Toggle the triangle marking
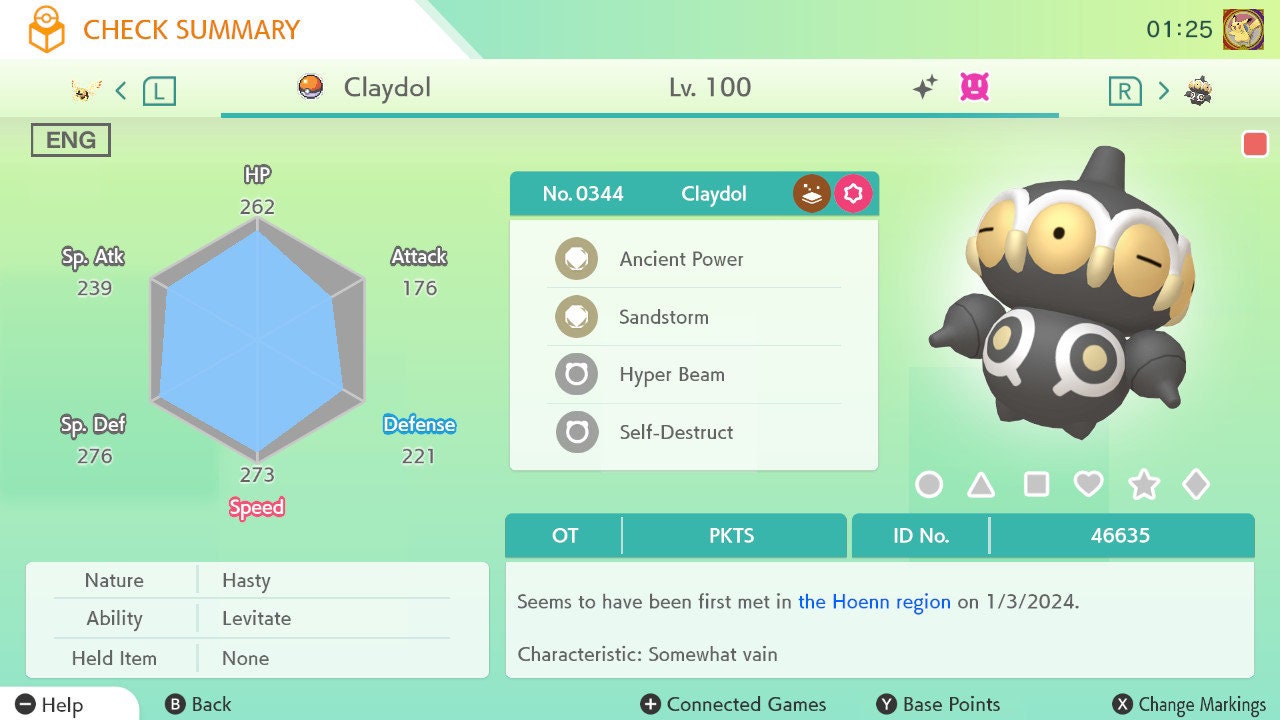Image resolution: width=1280 pixels, height=720 pixels. pos(982,485)
